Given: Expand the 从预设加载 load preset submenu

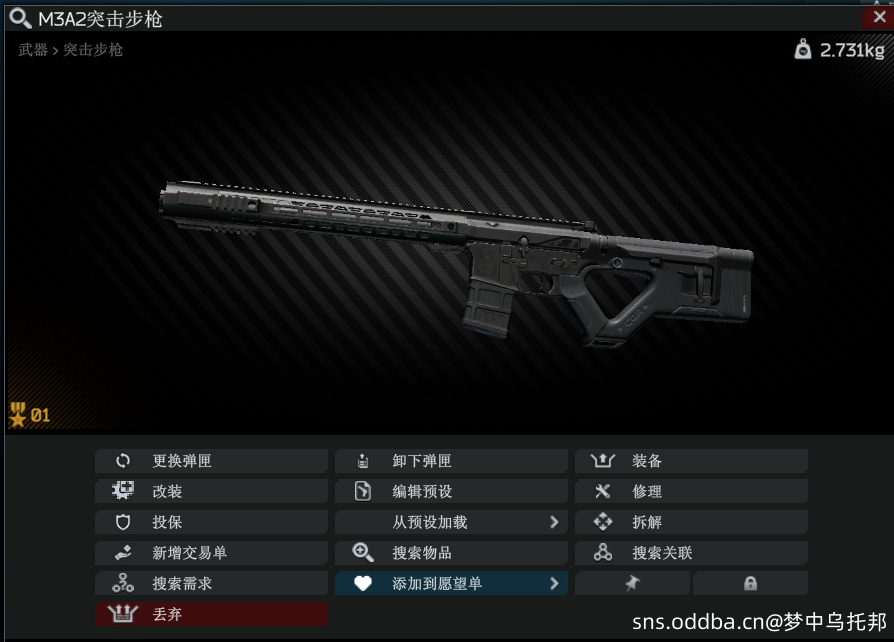Looking at the screenshot, I should click(451, 522).
